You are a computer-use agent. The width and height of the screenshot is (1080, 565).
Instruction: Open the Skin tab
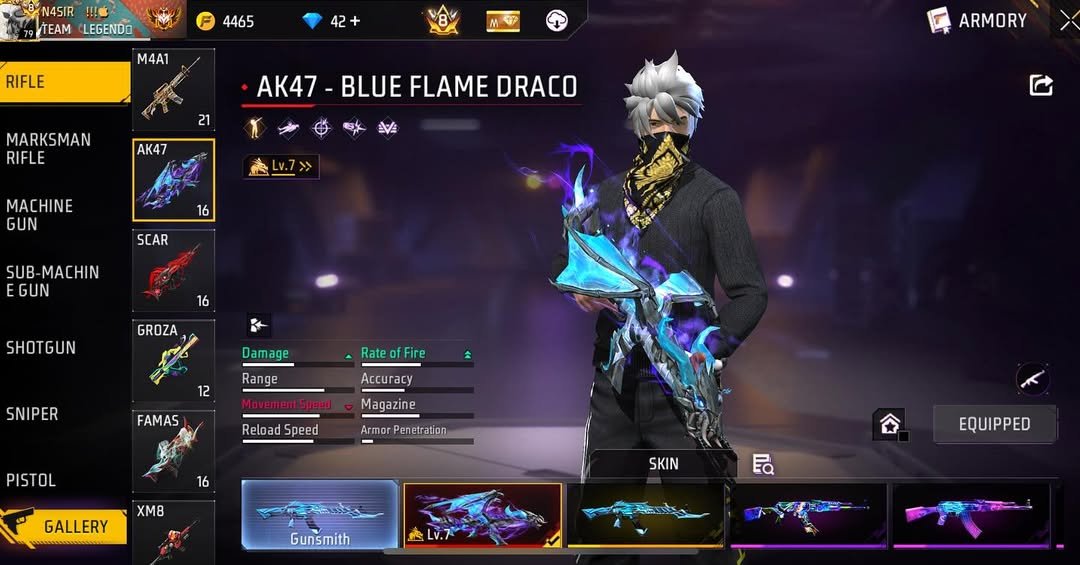click(x=663, y=463)
